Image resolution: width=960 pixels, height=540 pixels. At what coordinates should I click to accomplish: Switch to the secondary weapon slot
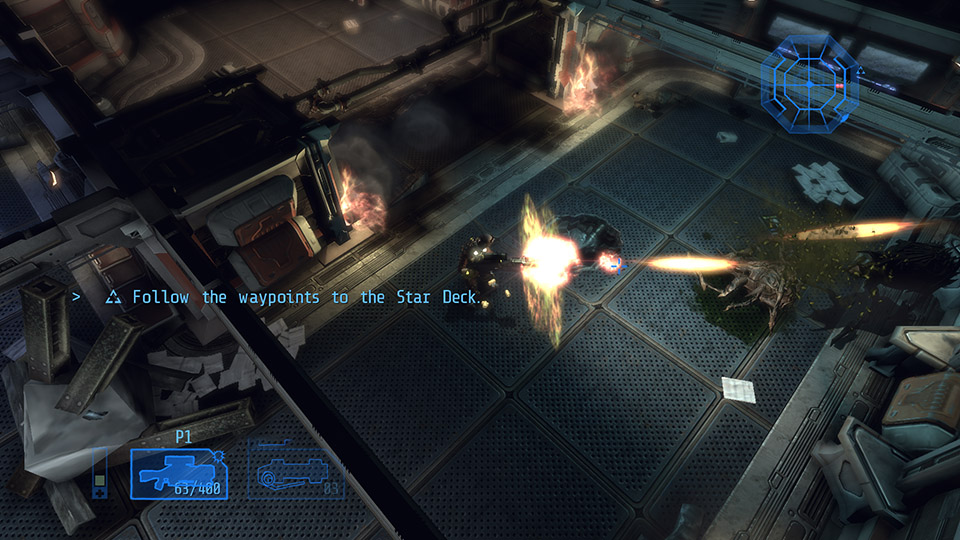click(295, 470)
